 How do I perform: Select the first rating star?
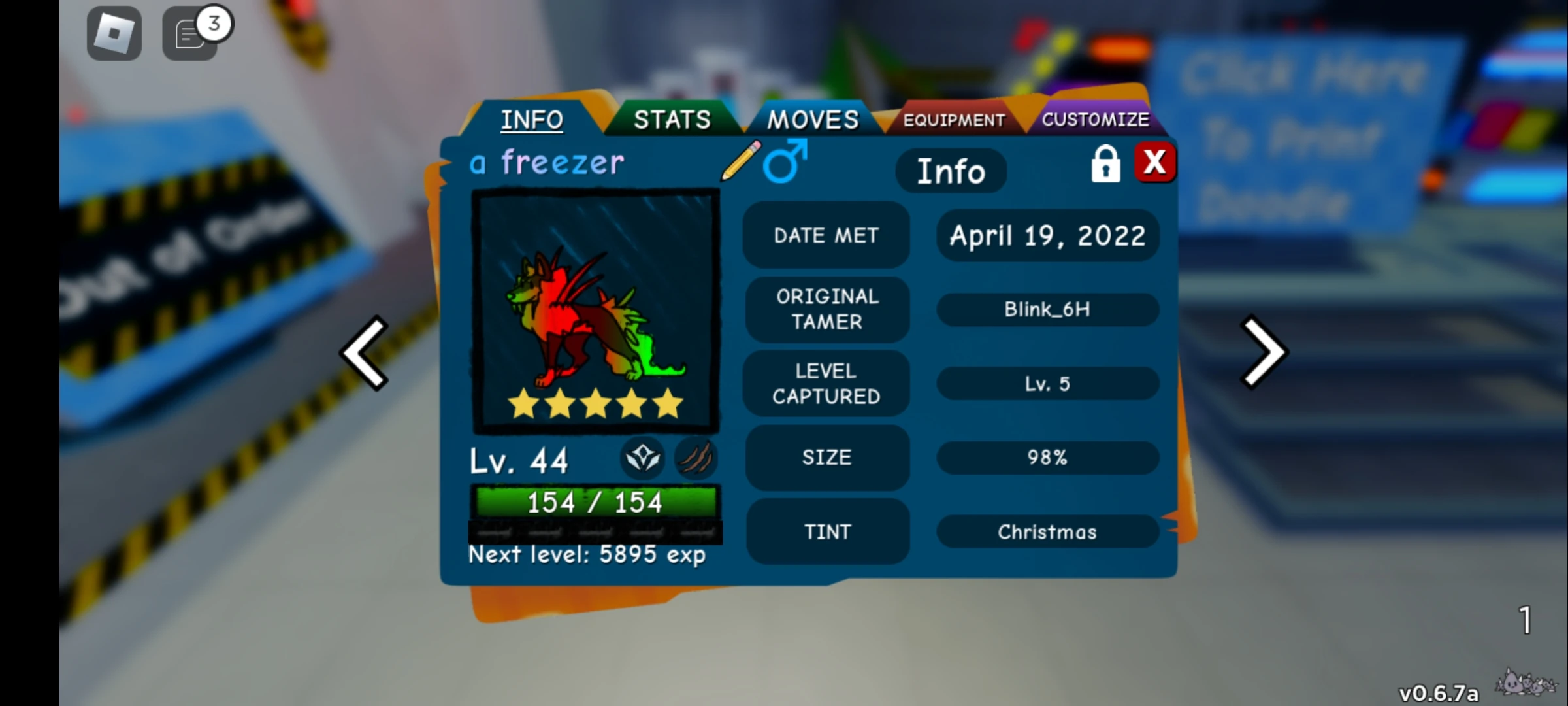524,405
